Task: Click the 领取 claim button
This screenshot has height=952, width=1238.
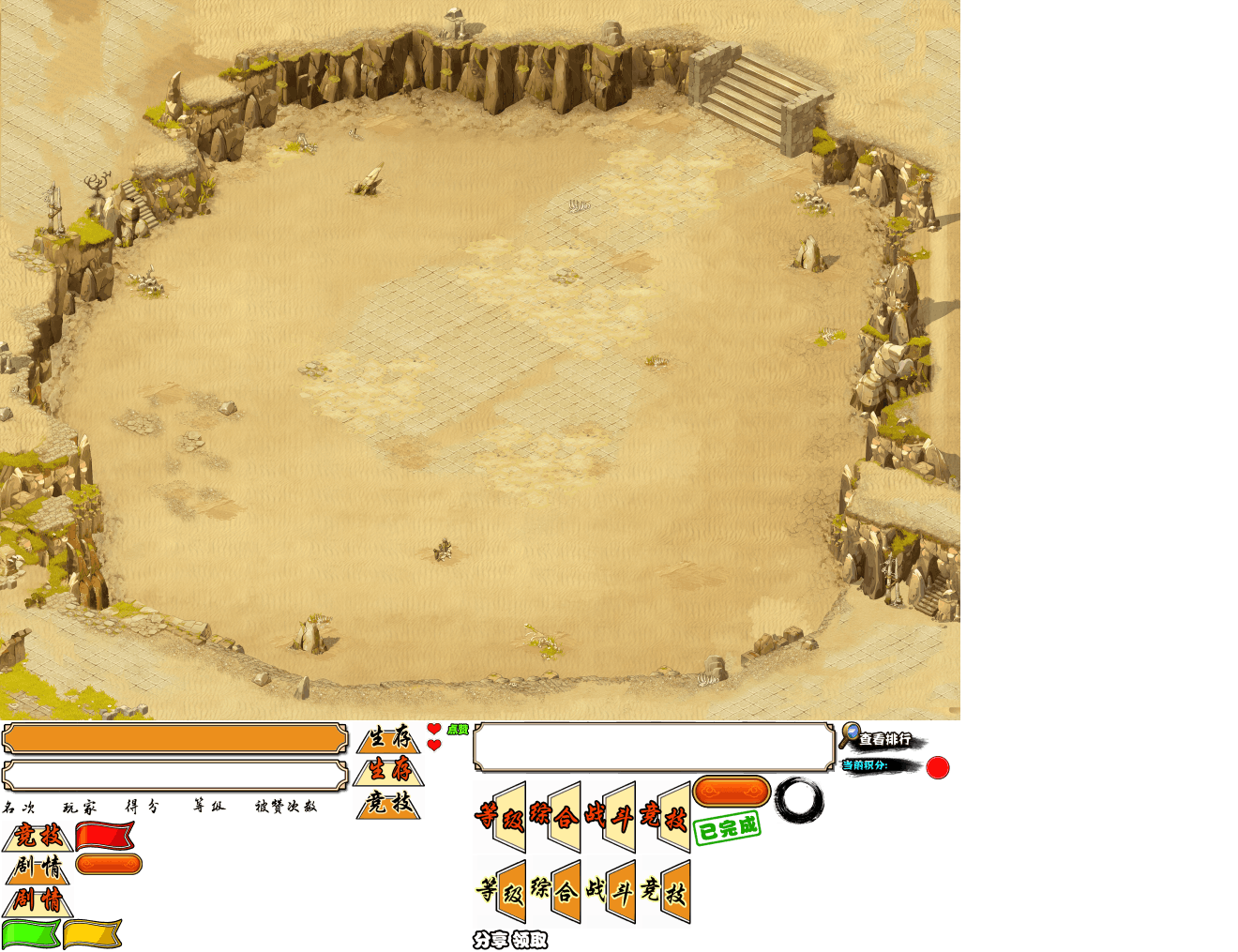Action: pos(529,940)
